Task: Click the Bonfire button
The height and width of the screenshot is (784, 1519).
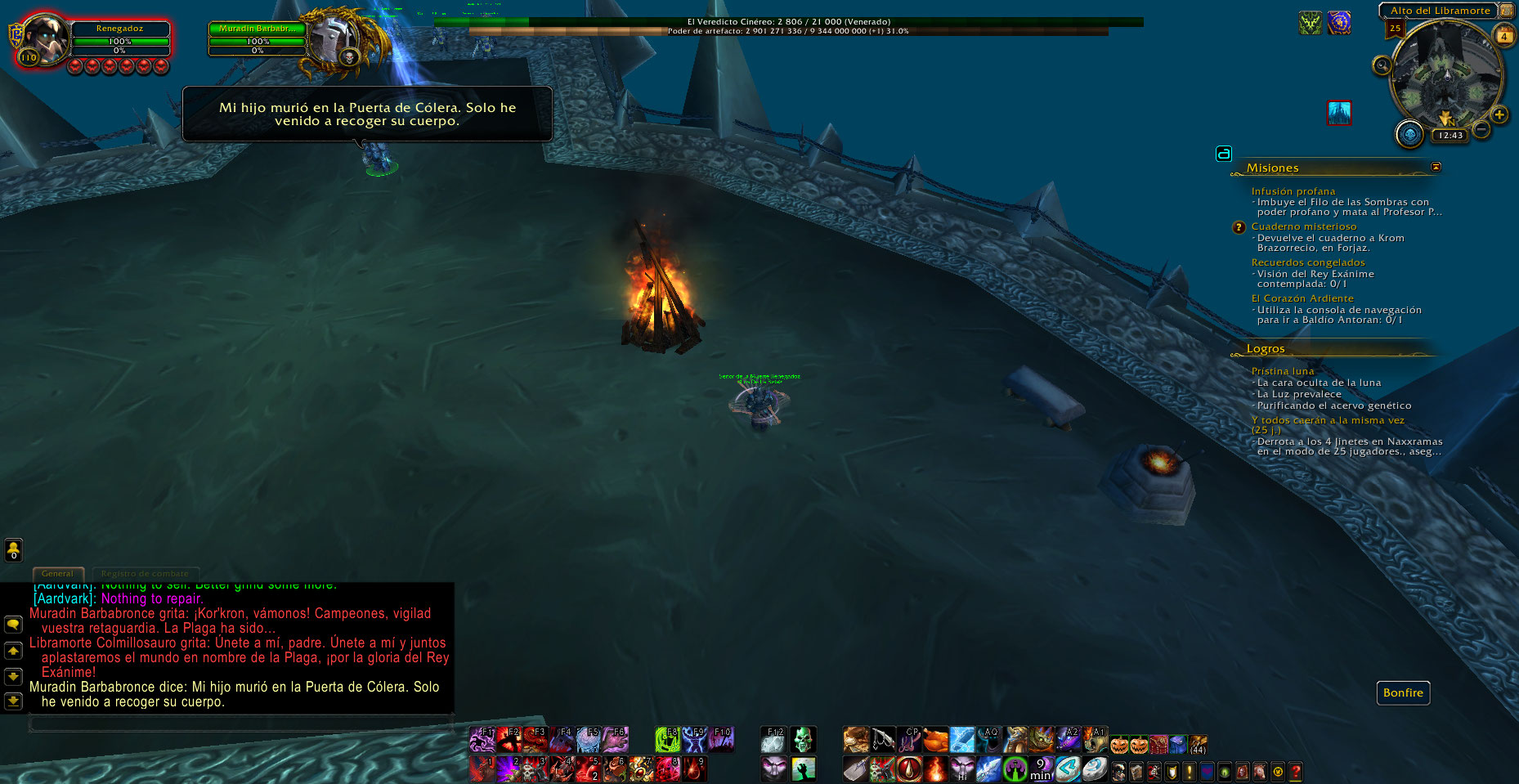Action: point(1403,692)
